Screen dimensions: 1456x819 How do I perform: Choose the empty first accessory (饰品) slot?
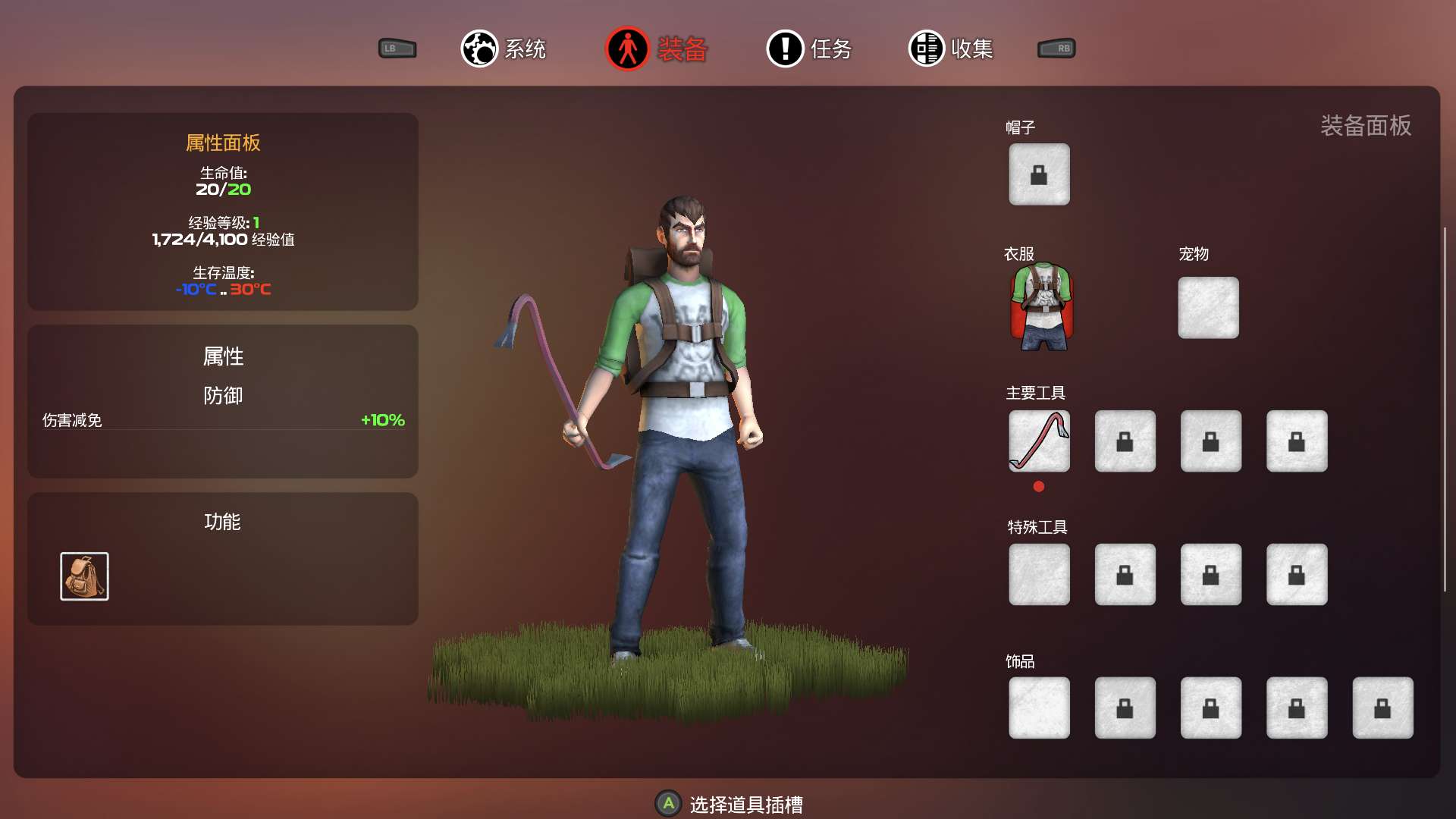pyautogui.click(x=1039, y=708)
